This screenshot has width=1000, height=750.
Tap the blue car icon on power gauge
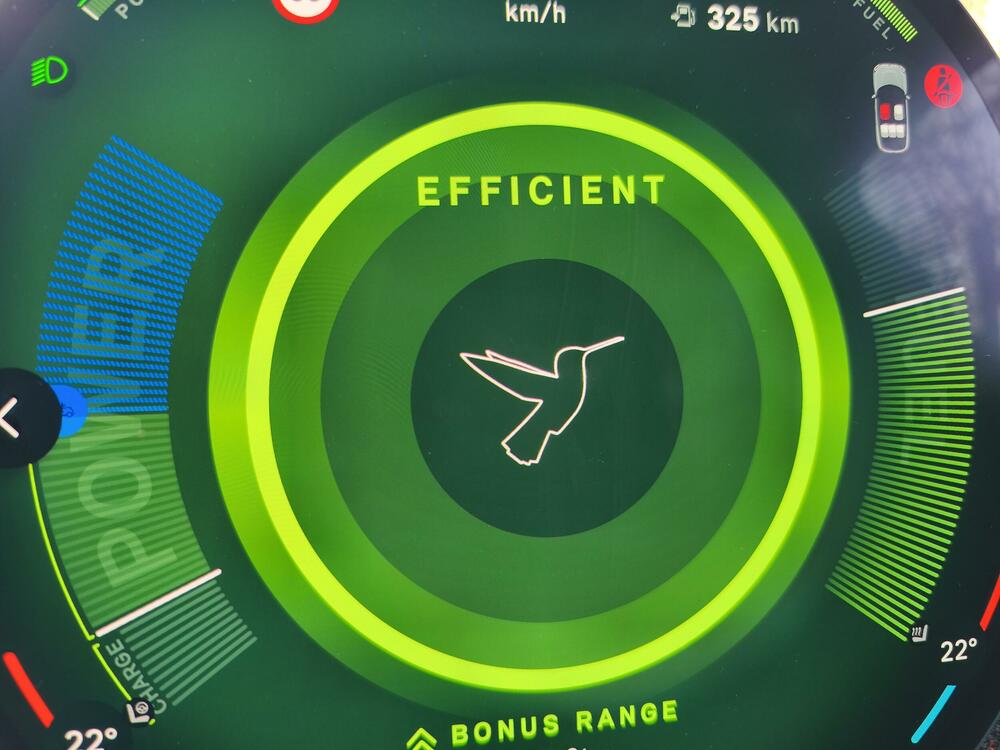[x=68, y=411]
